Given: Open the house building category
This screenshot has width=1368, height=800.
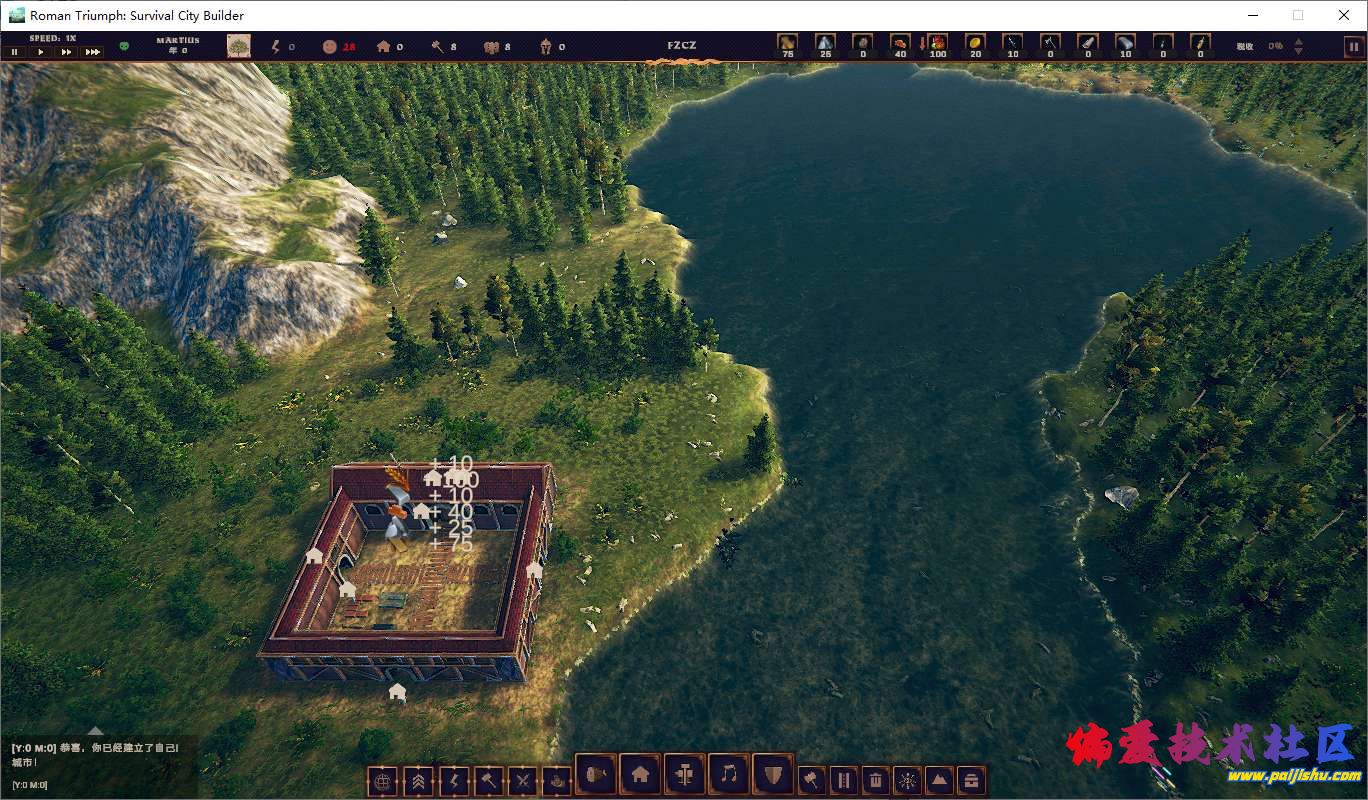Looking at the screenshot, I should (641, 773).
